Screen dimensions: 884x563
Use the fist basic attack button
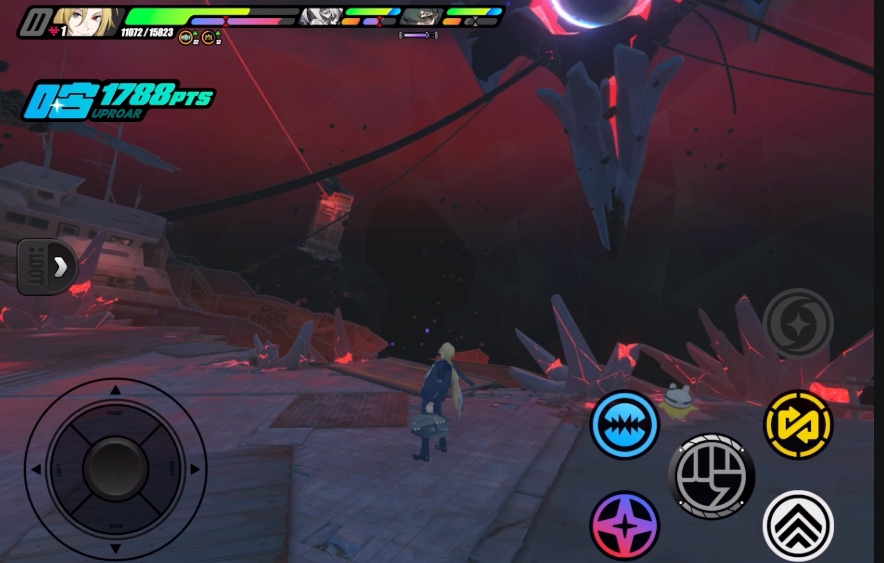pyautogui.click(x=711, y=477)
